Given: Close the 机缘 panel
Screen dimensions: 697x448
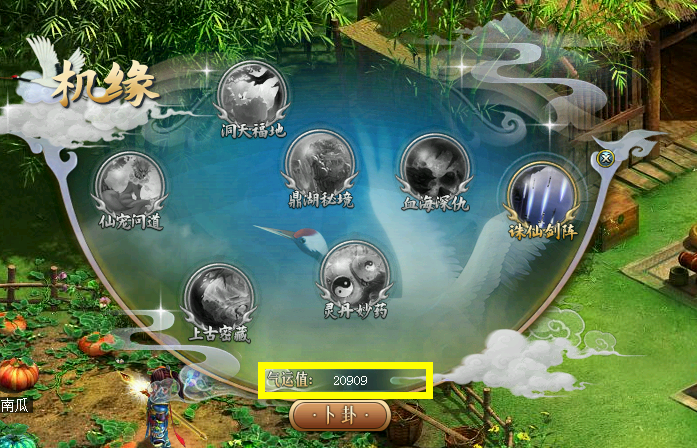Looking at the screenshot, I should point(605,158).
